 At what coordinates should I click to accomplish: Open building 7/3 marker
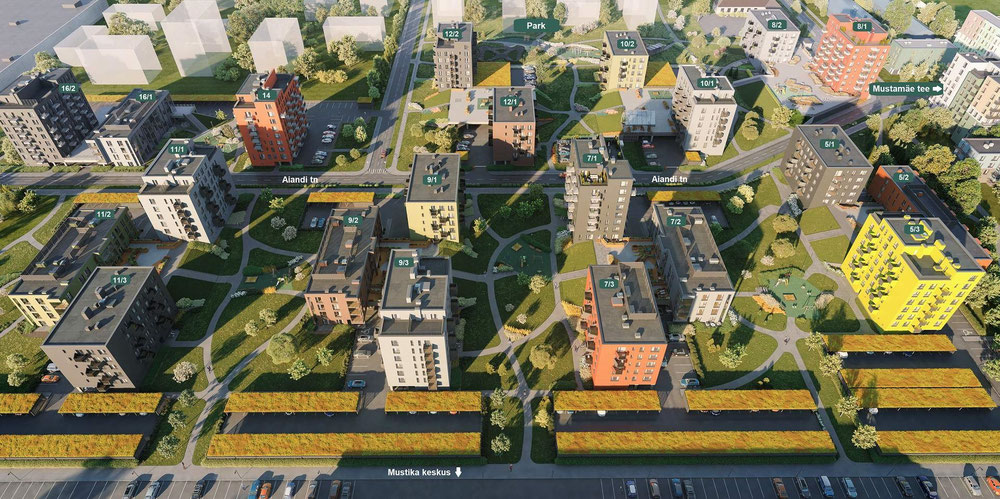(609, 284)
